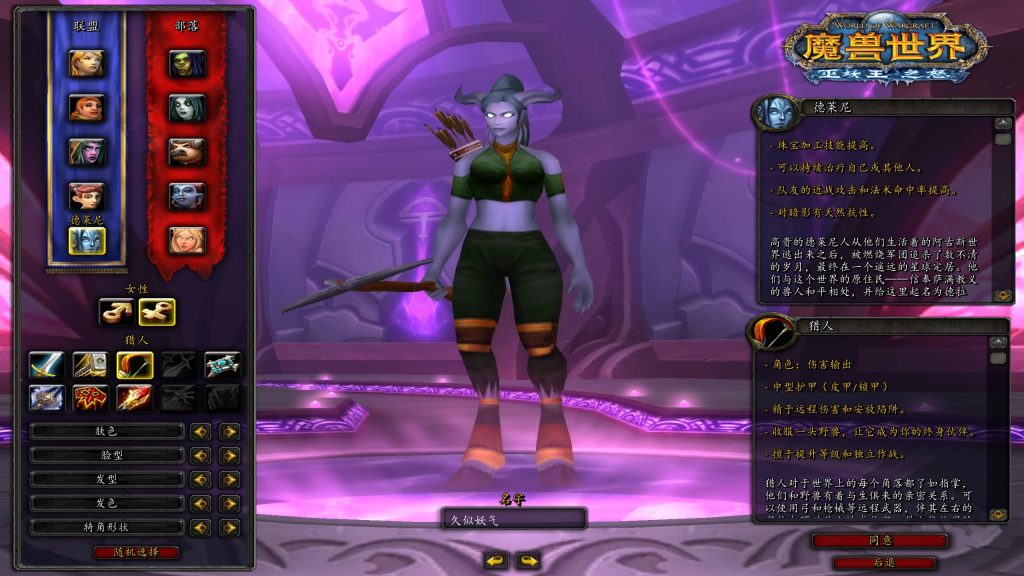This screenshot has height=576, width=1024.
Task: Click previous arrow for 发型 hair style
Action: 201,479
